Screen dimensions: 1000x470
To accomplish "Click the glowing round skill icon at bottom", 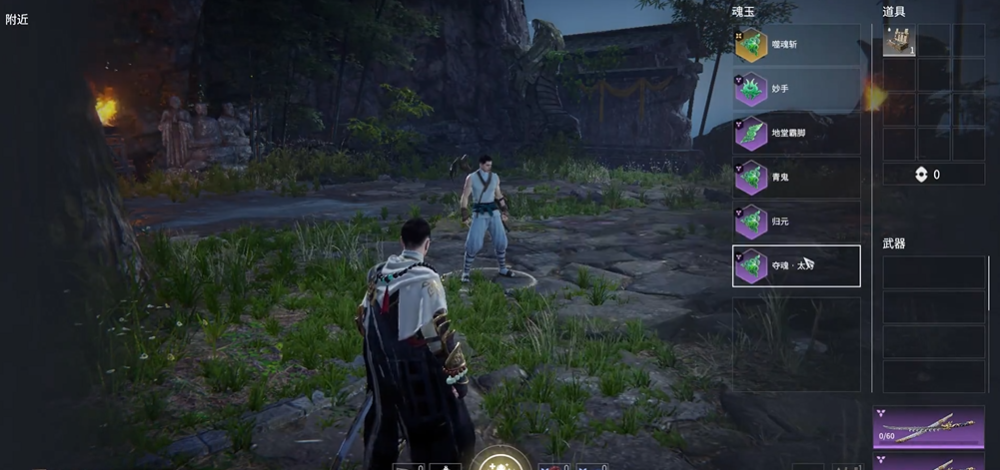I will (x=500, y=460).
